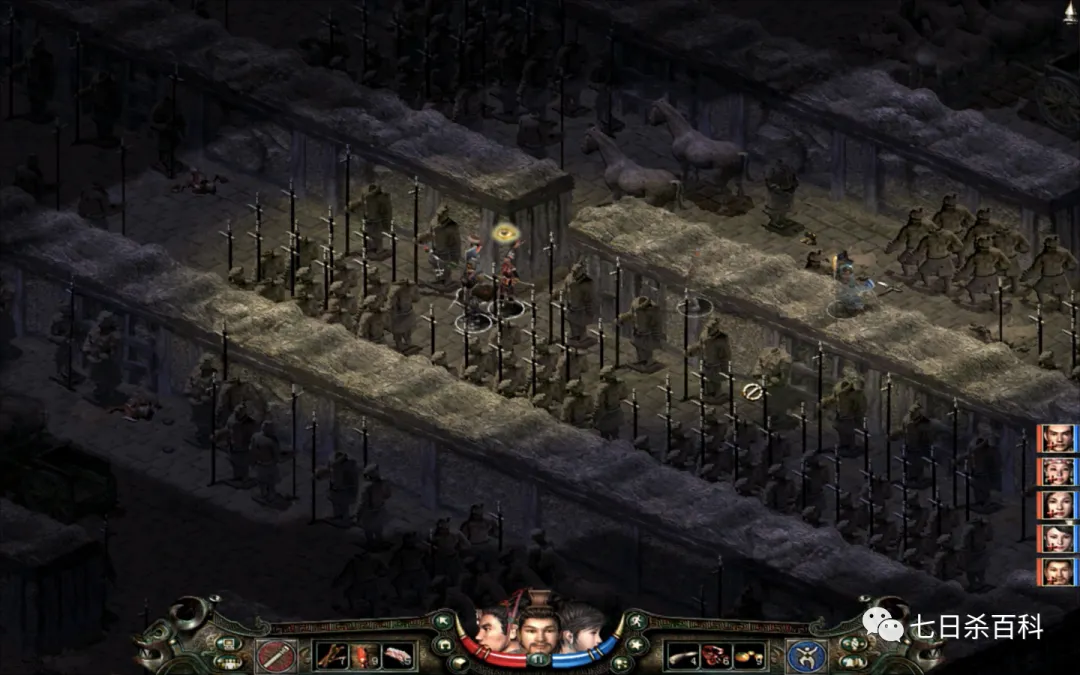Use the red flame item with count 9
Image resolution: width=1080 pixels, height=675 pixels.
pos(365,655)
